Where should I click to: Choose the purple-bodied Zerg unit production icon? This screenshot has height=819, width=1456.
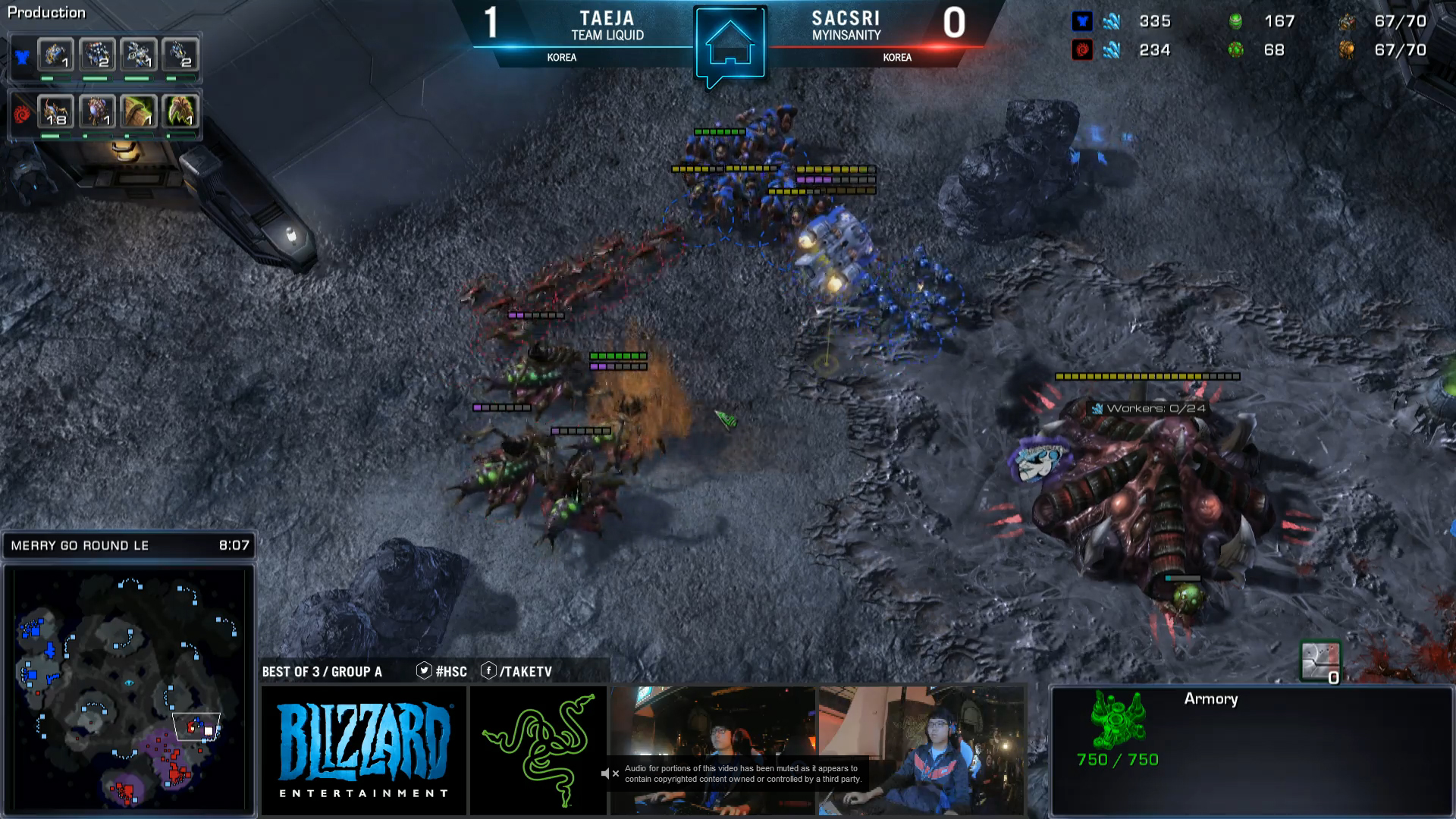coord(97,111)
